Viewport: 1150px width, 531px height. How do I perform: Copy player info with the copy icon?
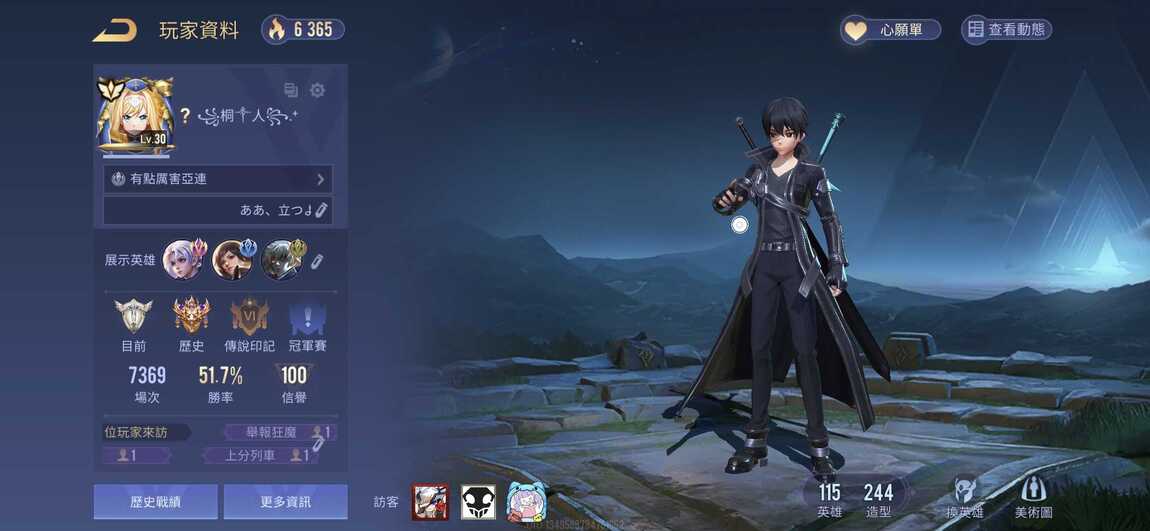(x=291, y=91)
